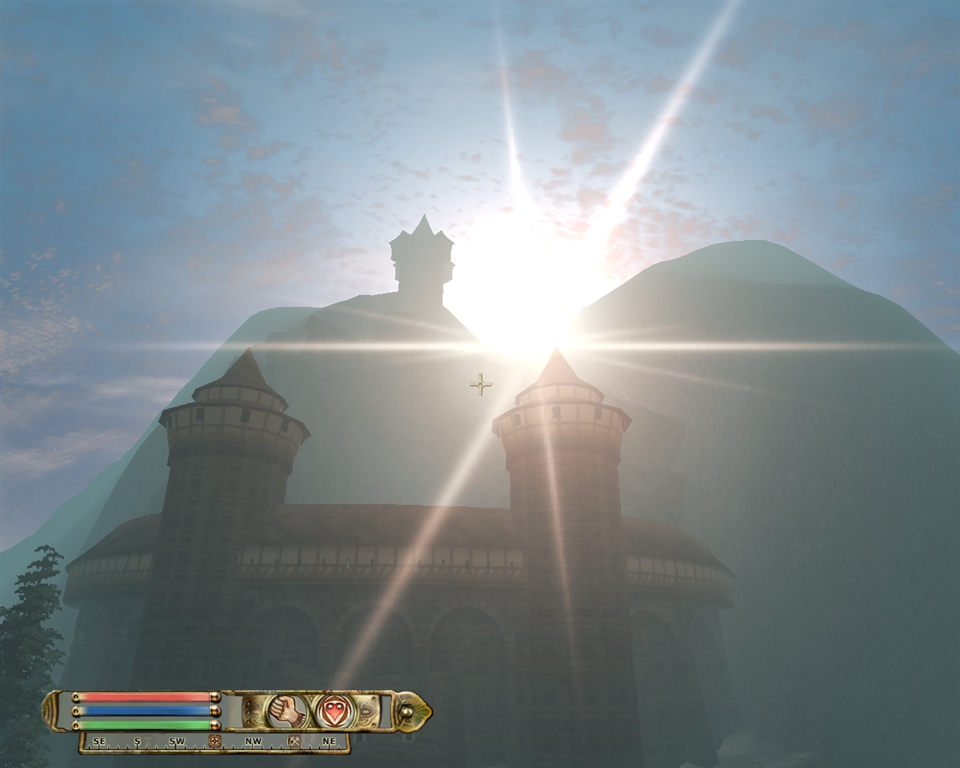Select the fist weapon icon
Image resolution: width=960 pixels, height=768 pixels.
click(286, 711)
